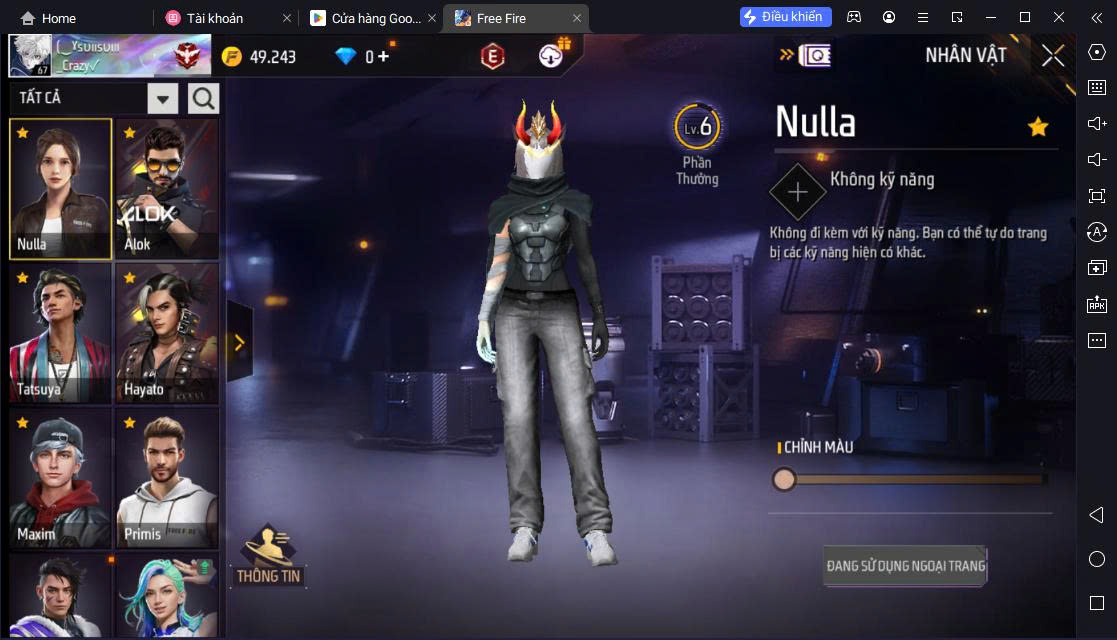Choose the Maxim character card

point(61,477)
